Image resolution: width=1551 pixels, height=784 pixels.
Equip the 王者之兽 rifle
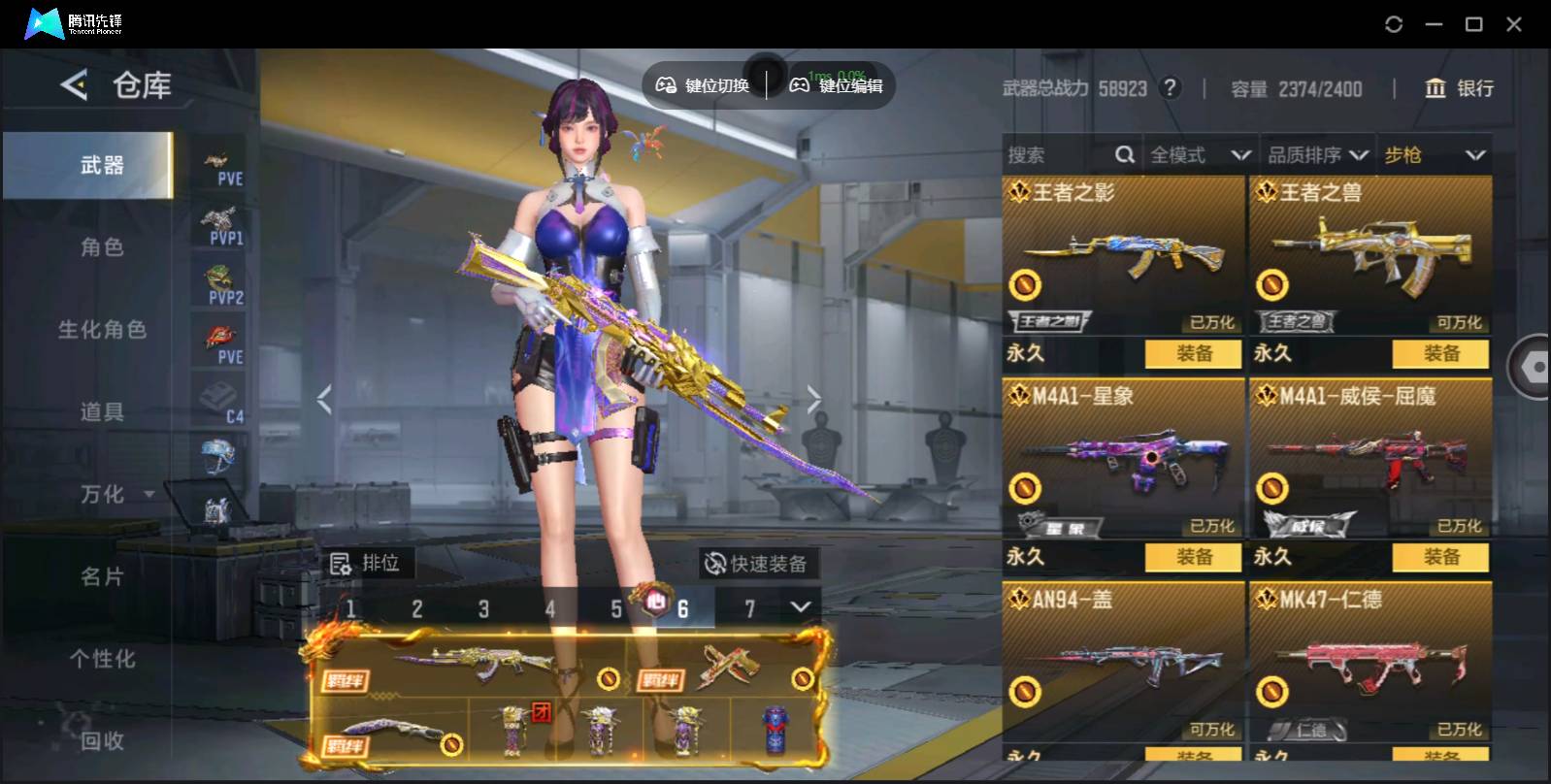[x=1440, y=354]
